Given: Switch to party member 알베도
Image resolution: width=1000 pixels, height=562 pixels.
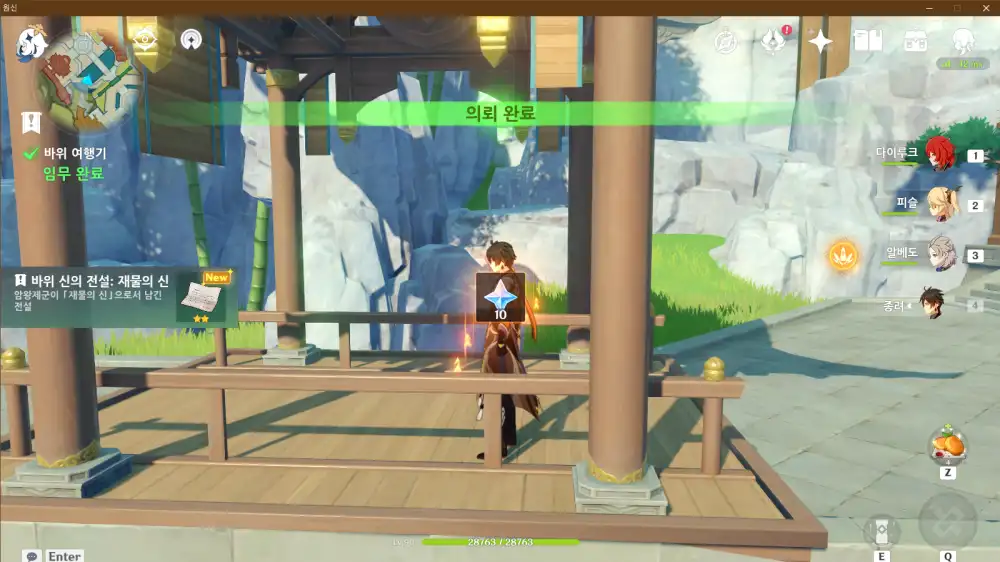Looking at the screenshot, I should (x=939, y=252).
